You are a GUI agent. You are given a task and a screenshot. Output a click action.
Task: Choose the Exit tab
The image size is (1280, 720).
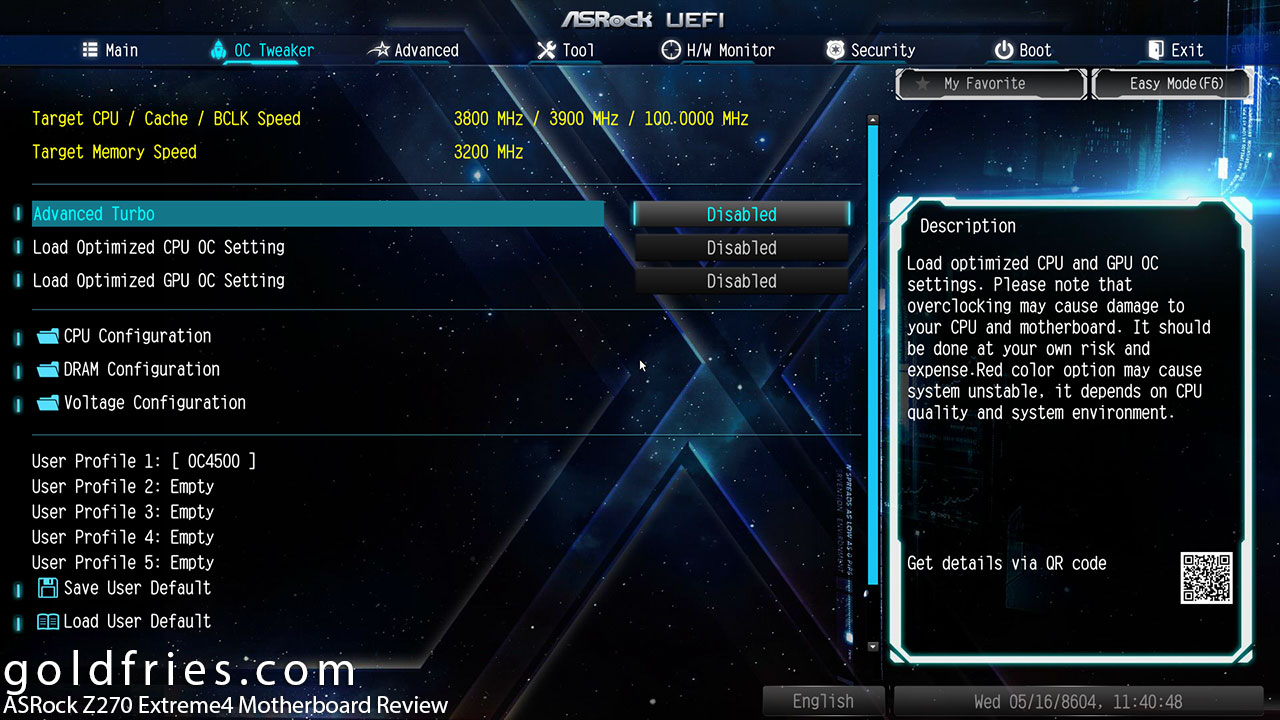tap(1175, 50)
